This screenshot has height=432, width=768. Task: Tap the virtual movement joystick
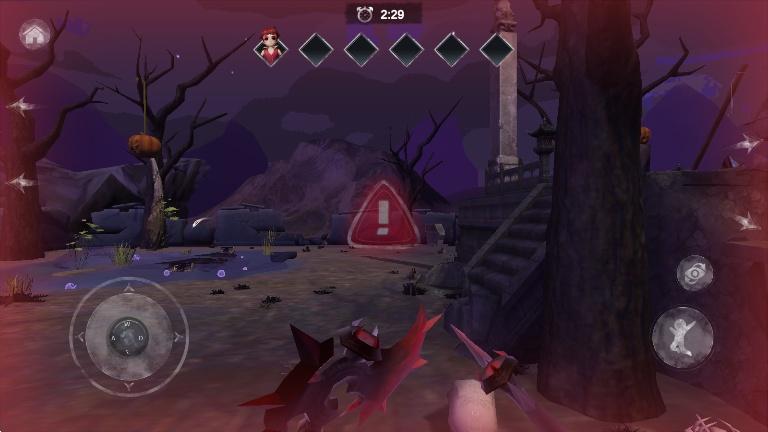(128, 336)
